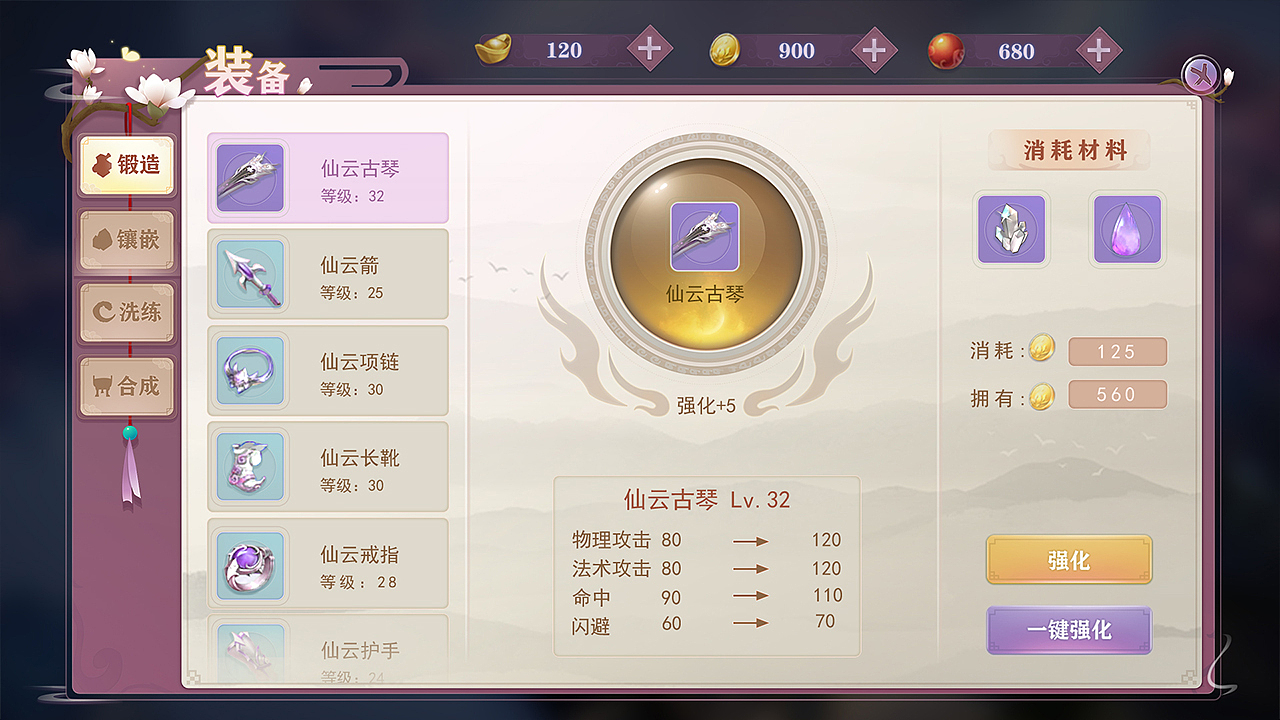Select the 仙云古琴 equipment entry
The width and height of the screenshot is (1280, 720).
click(x=328, y=176)
